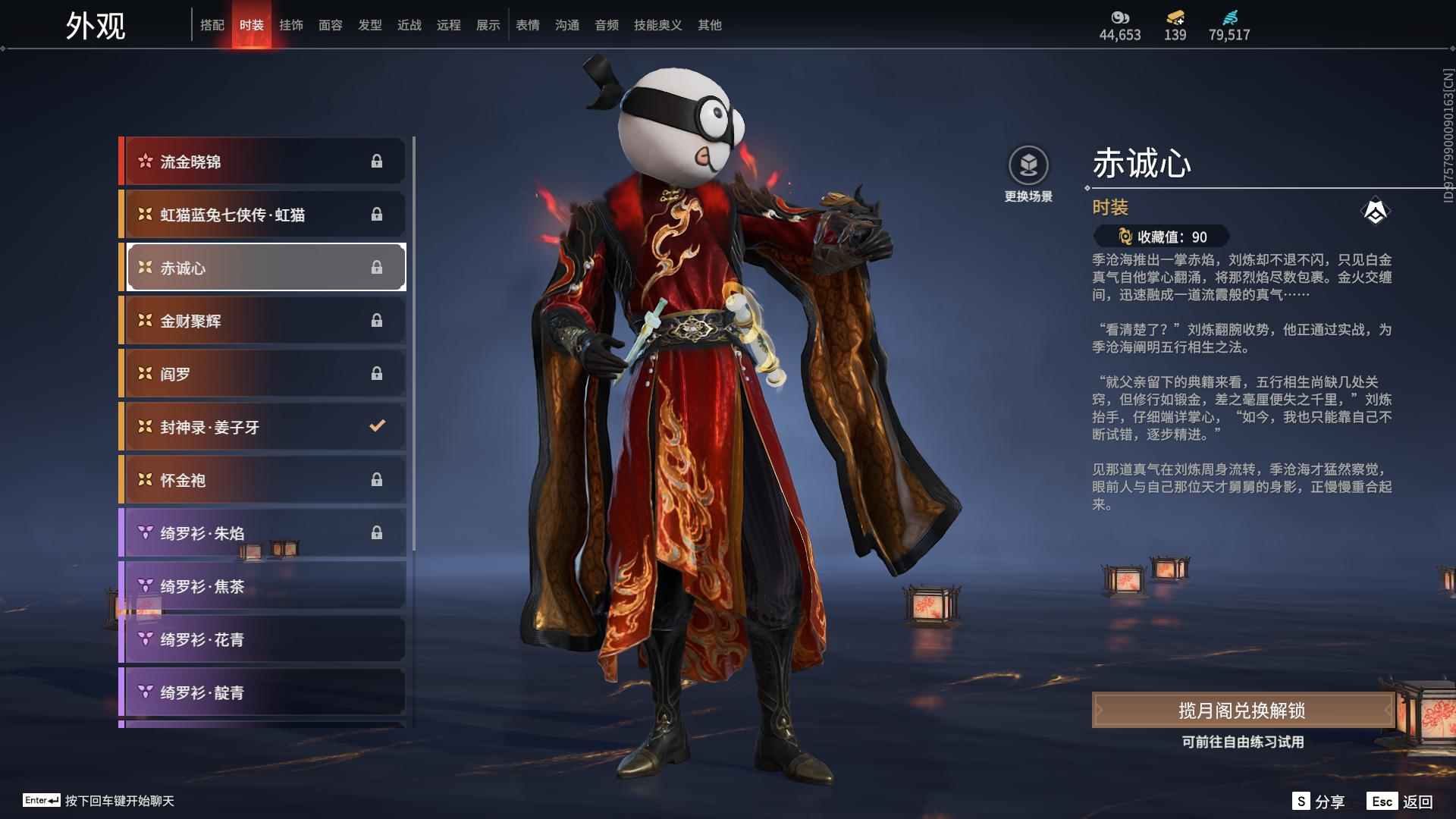Click the lock icon on 金财聚辉

tap(378, 320)
